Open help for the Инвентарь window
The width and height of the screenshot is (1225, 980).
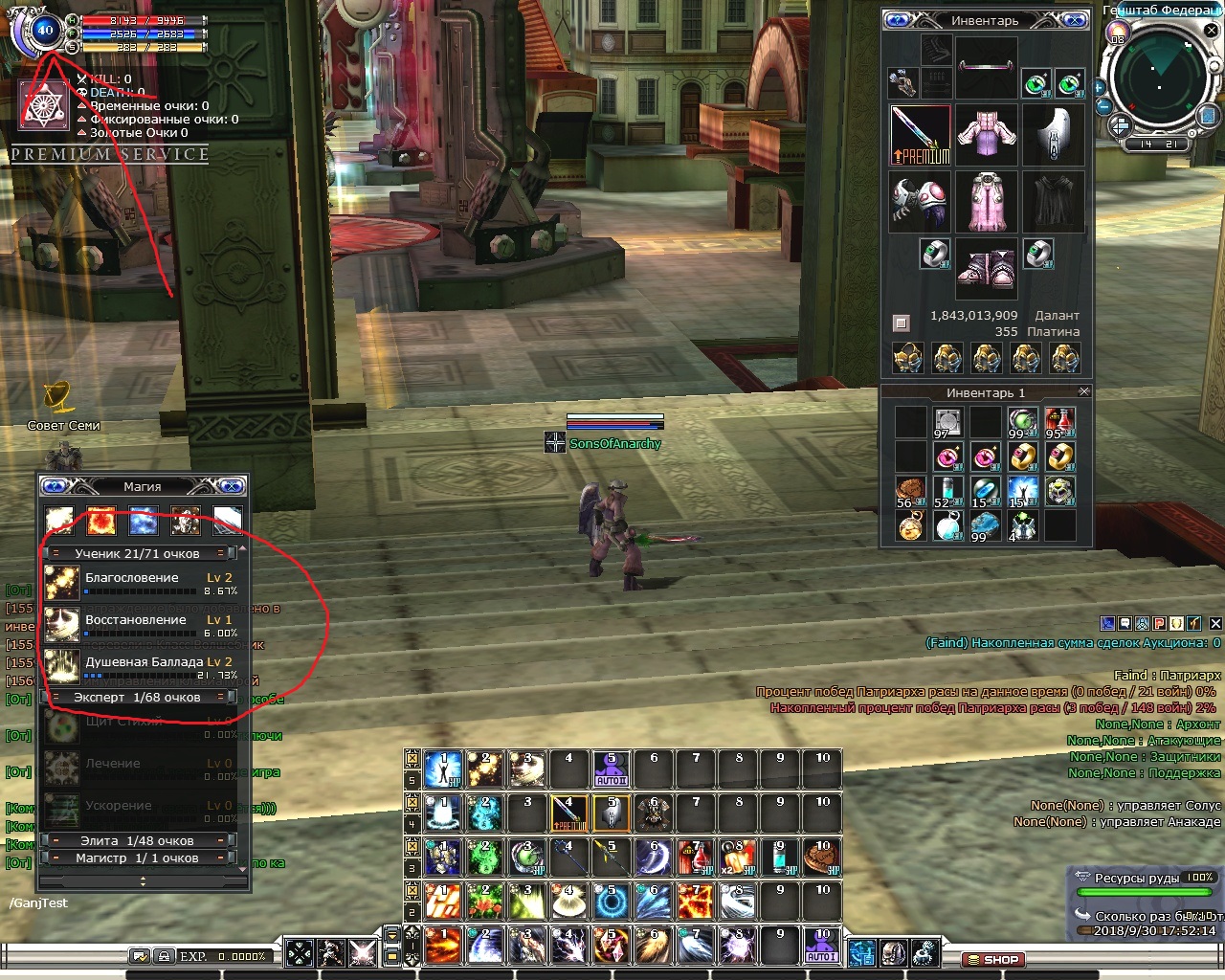[x=899, y=20]
